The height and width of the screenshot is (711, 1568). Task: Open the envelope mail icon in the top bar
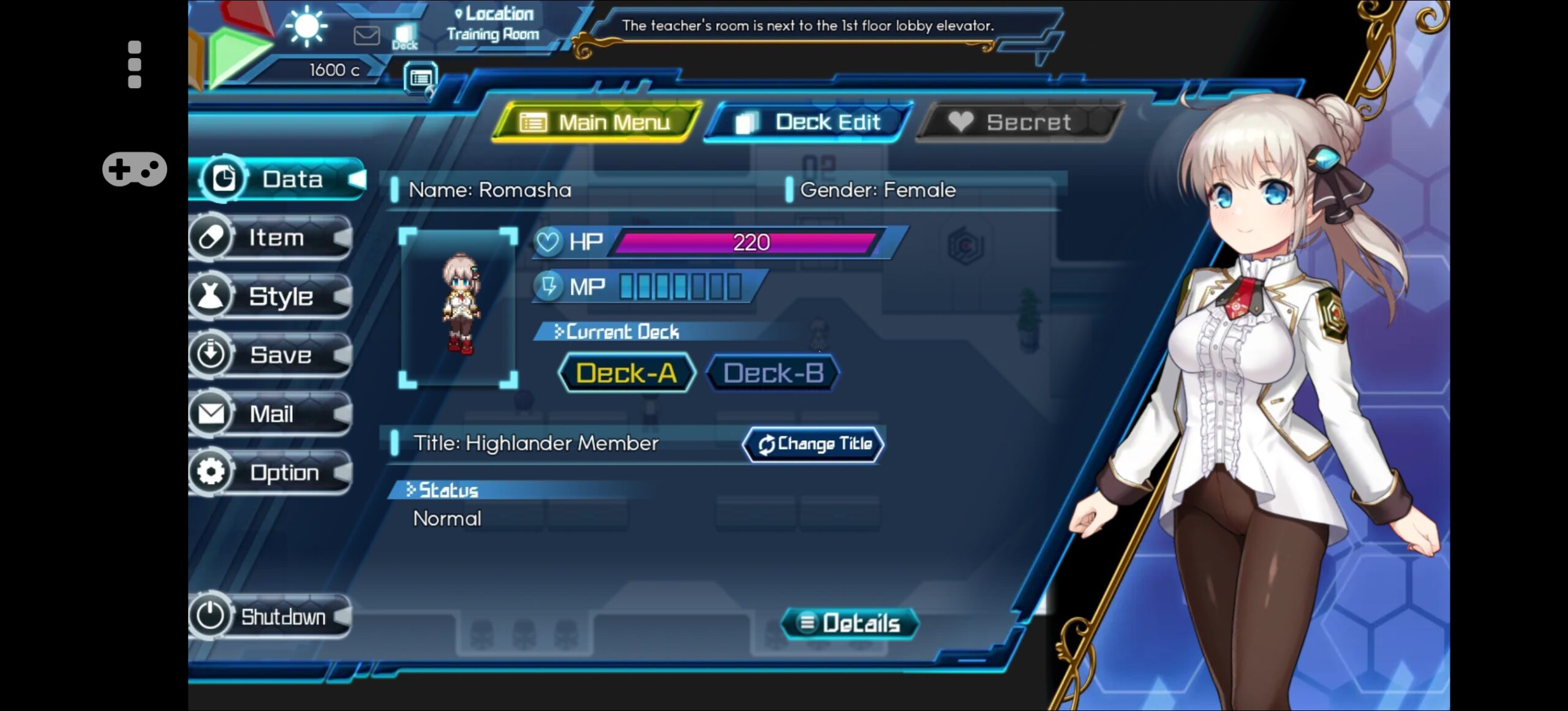[x=366, y=36]
